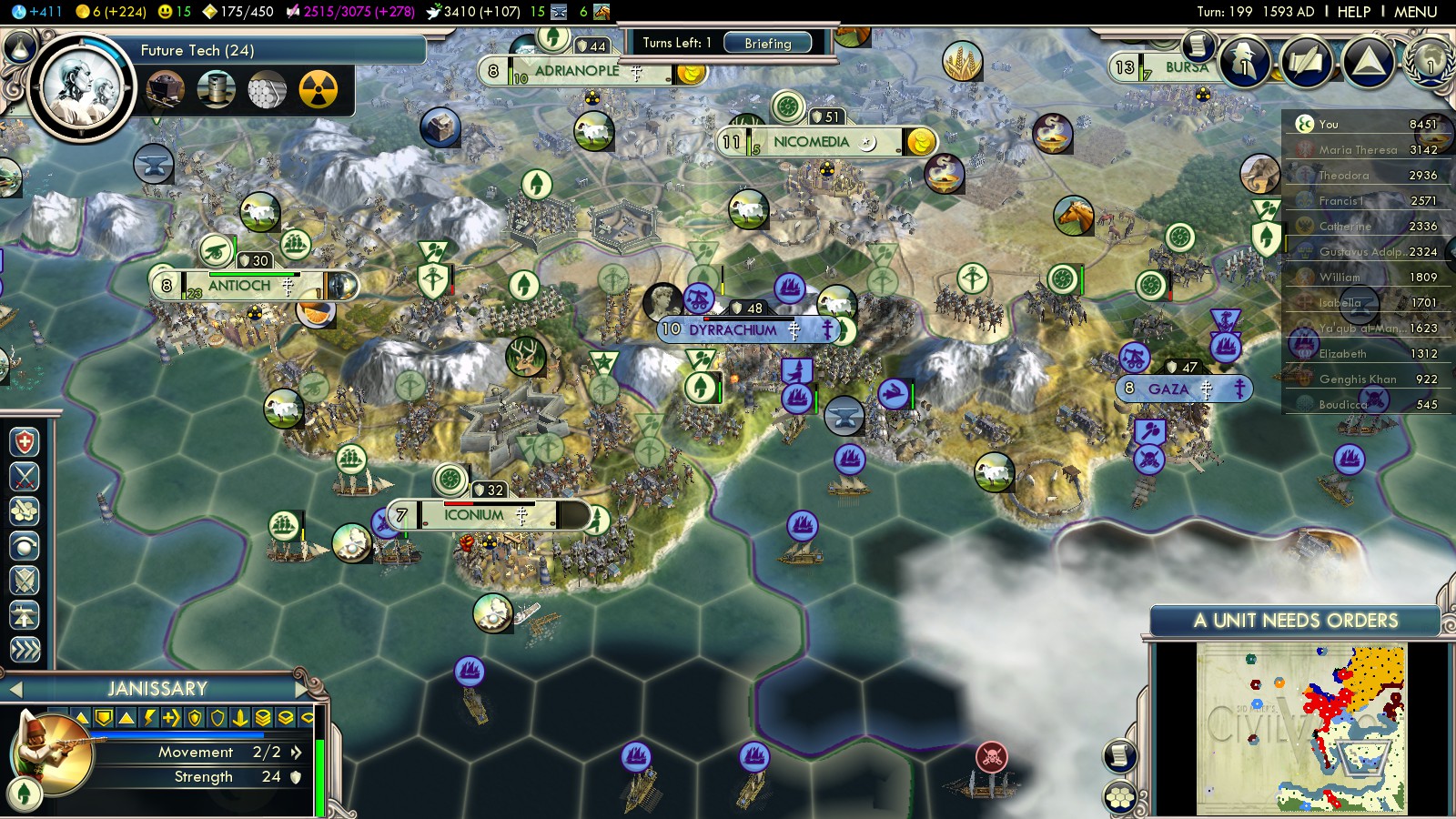Image resolution: width=1456 pixels, height=819 pixels.
Task: Select the Fortify Until Healed red cross action
Action: (25, 442)
